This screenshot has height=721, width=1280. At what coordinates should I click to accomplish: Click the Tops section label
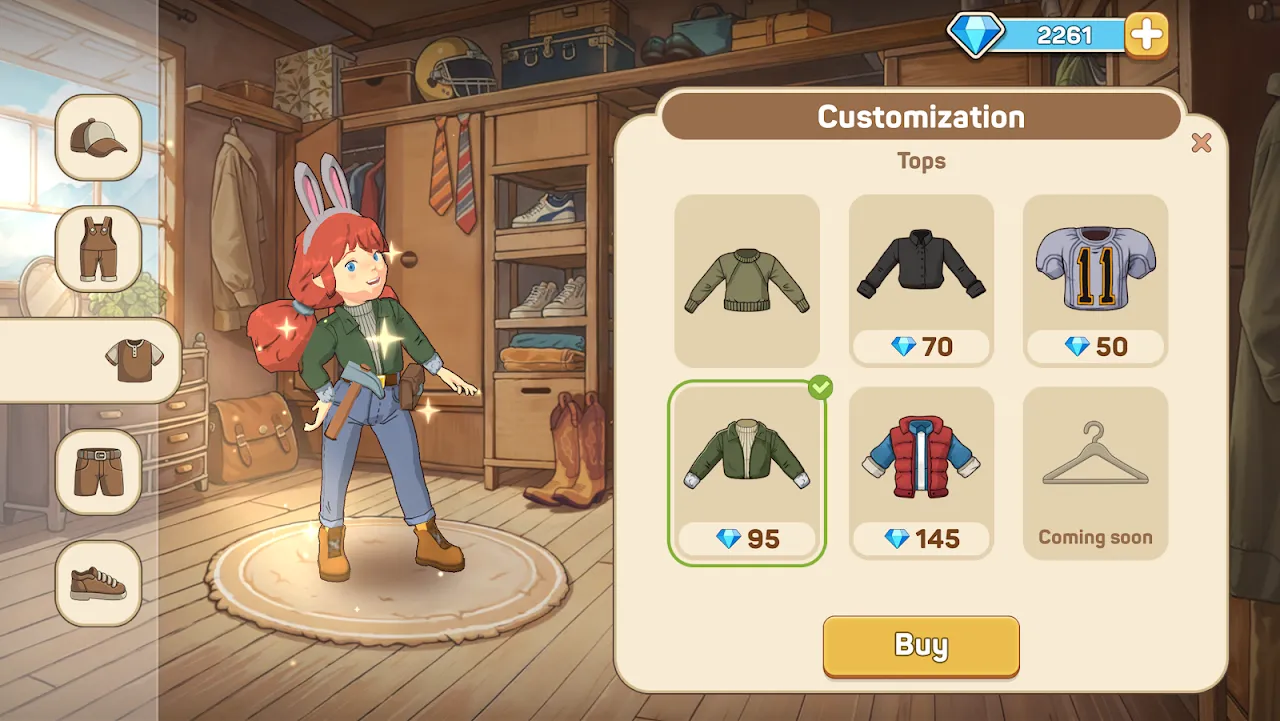[920, 161]
